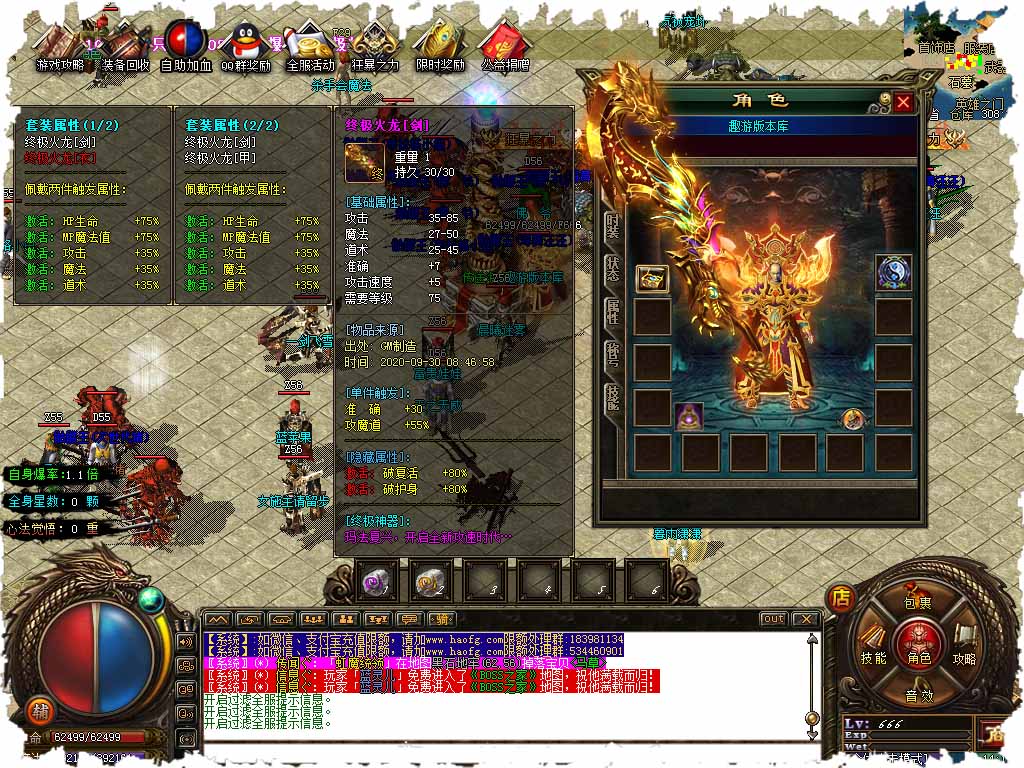The image size is (1024, 768).
Task: Click the chat window's out button
Action: pos(772,619)
